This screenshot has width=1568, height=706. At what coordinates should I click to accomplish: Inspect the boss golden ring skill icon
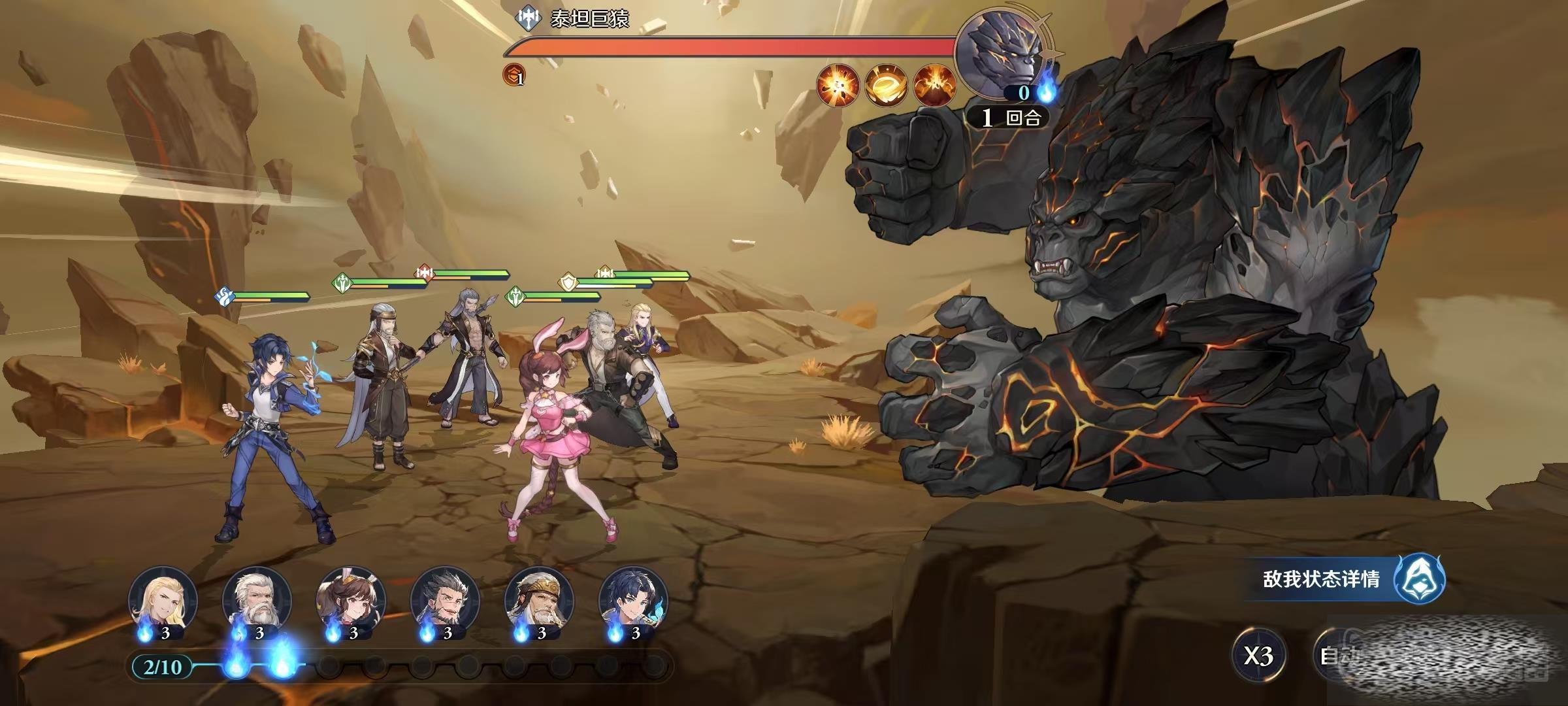click(x=886, y=85)
